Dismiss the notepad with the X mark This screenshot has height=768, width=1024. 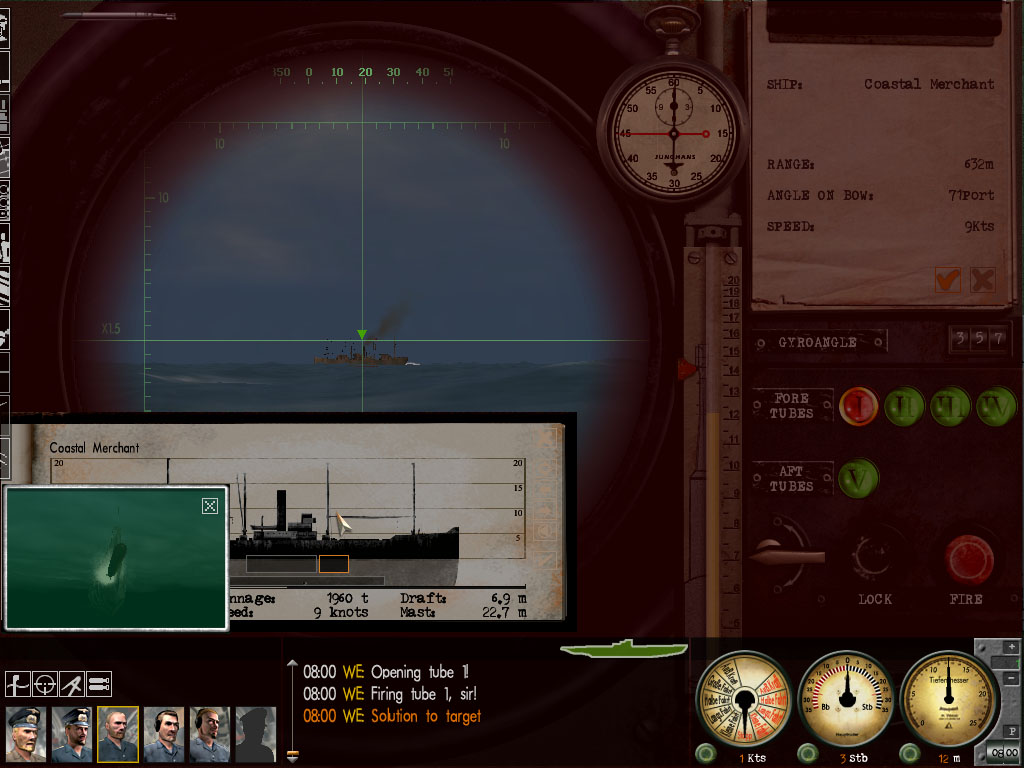point(982,280)
